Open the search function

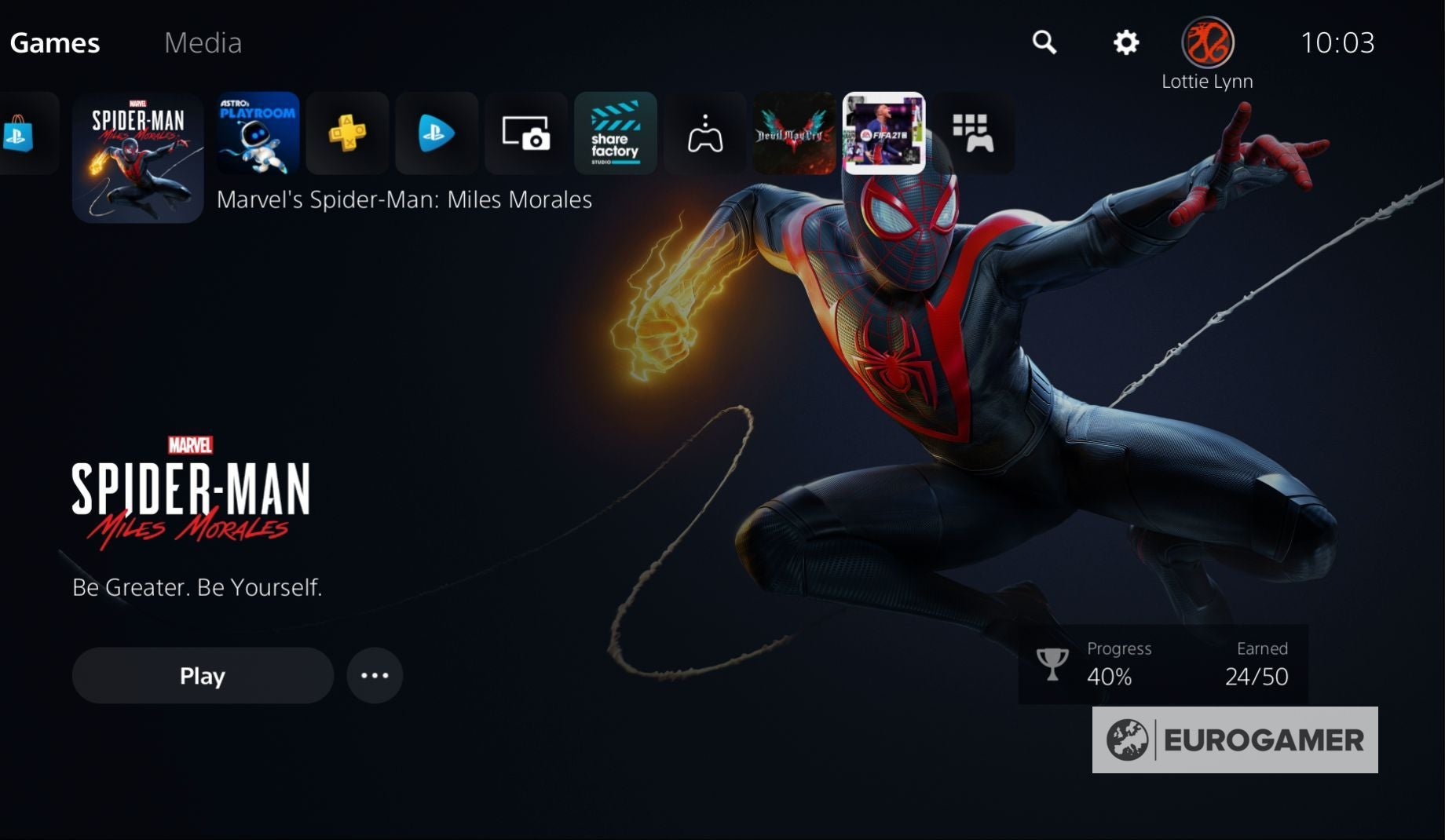coord(1044,43)
